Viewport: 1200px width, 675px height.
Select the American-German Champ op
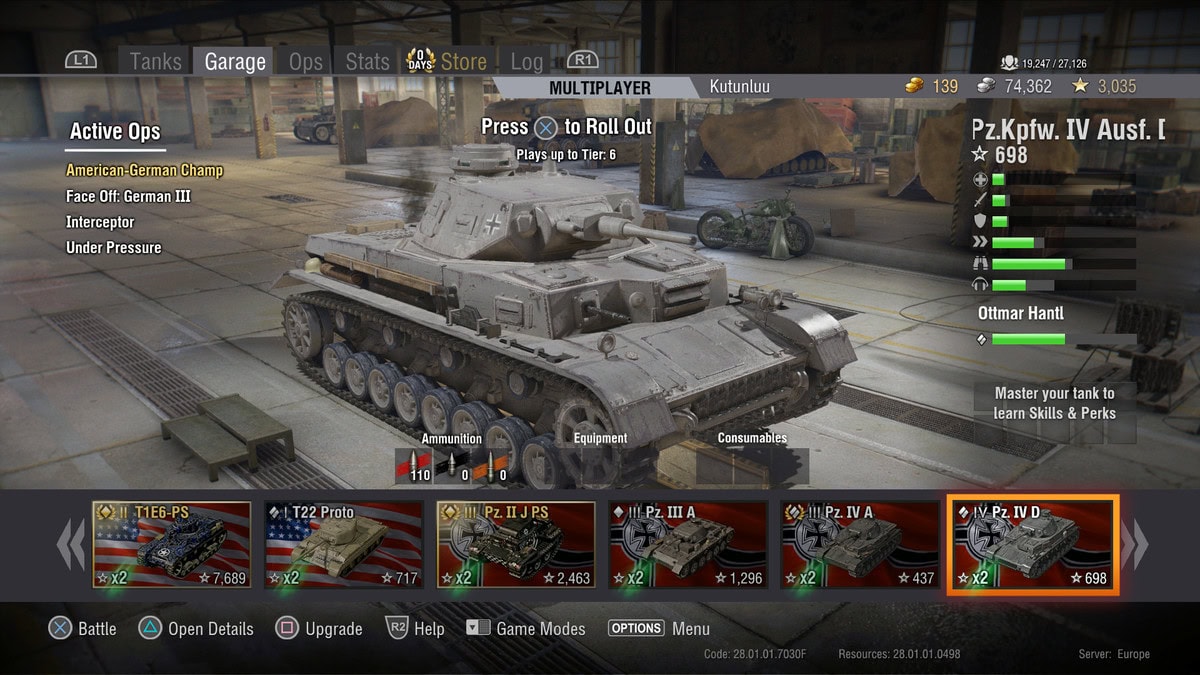144,170
